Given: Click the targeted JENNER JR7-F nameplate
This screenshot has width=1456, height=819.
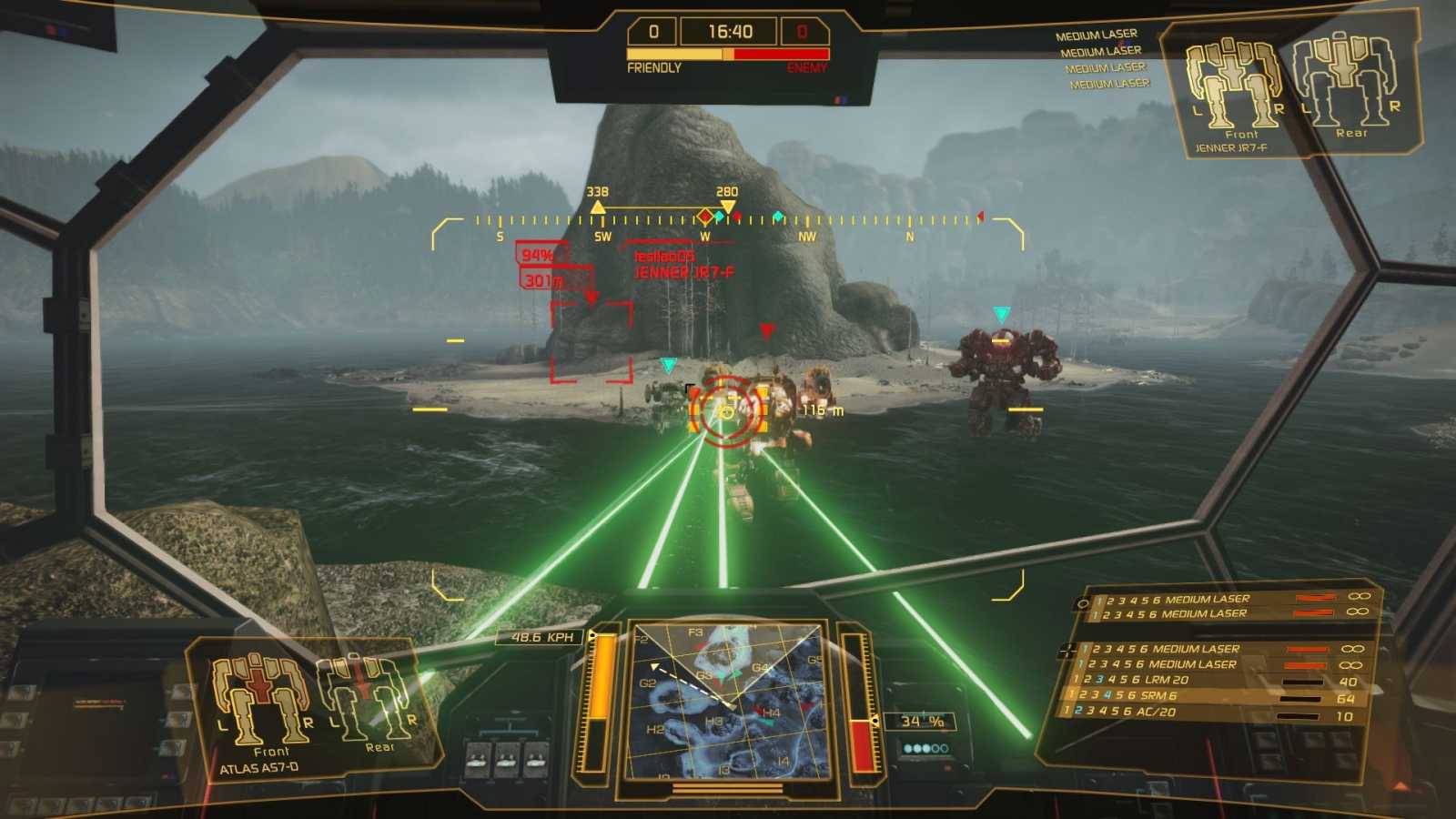Looking at the screenshot, I should point(684,270).
